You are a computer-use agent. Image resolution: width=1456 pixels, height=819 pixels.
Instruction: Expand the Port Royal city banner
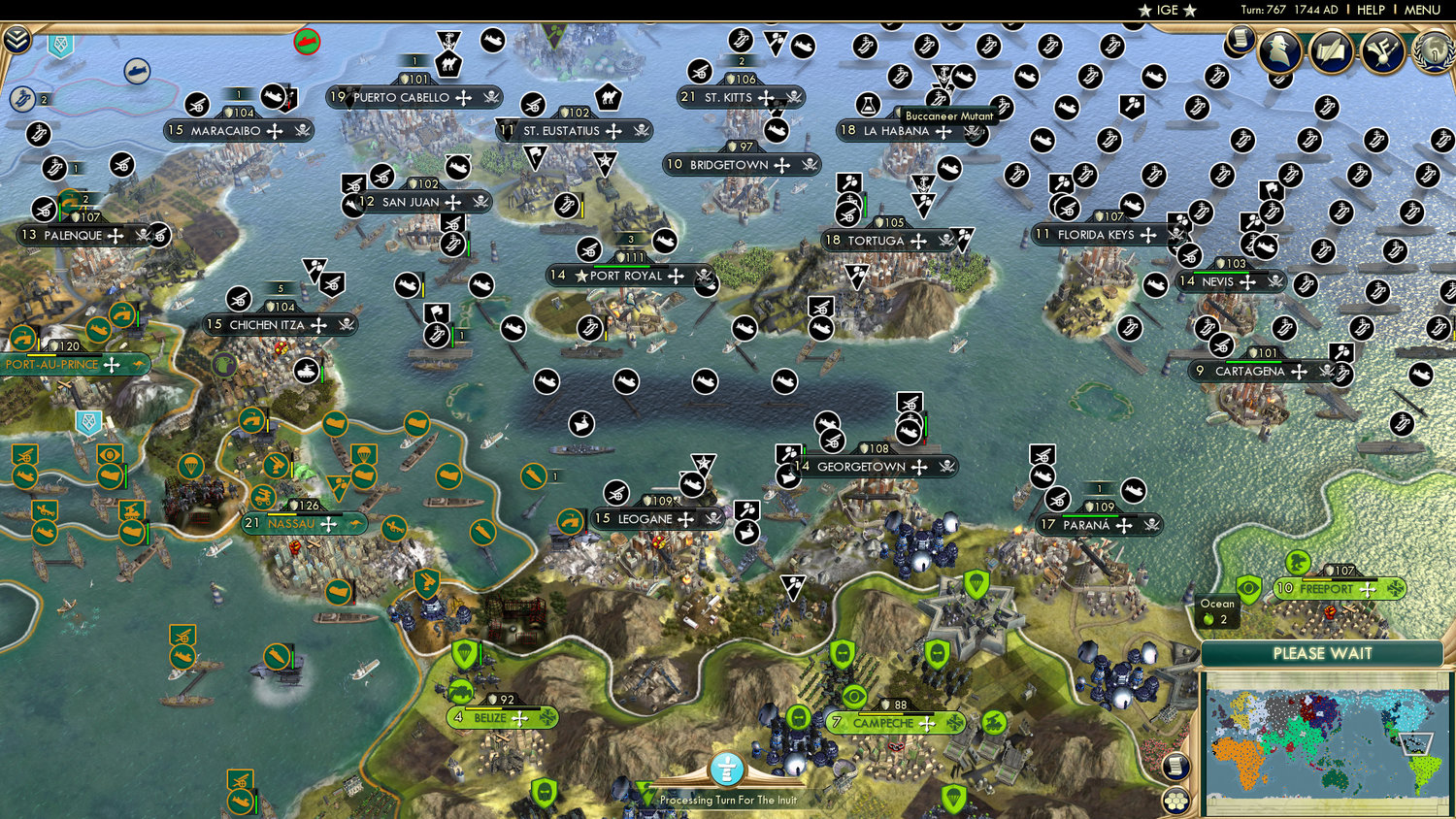pyautogui.click(x=678, y=276)
